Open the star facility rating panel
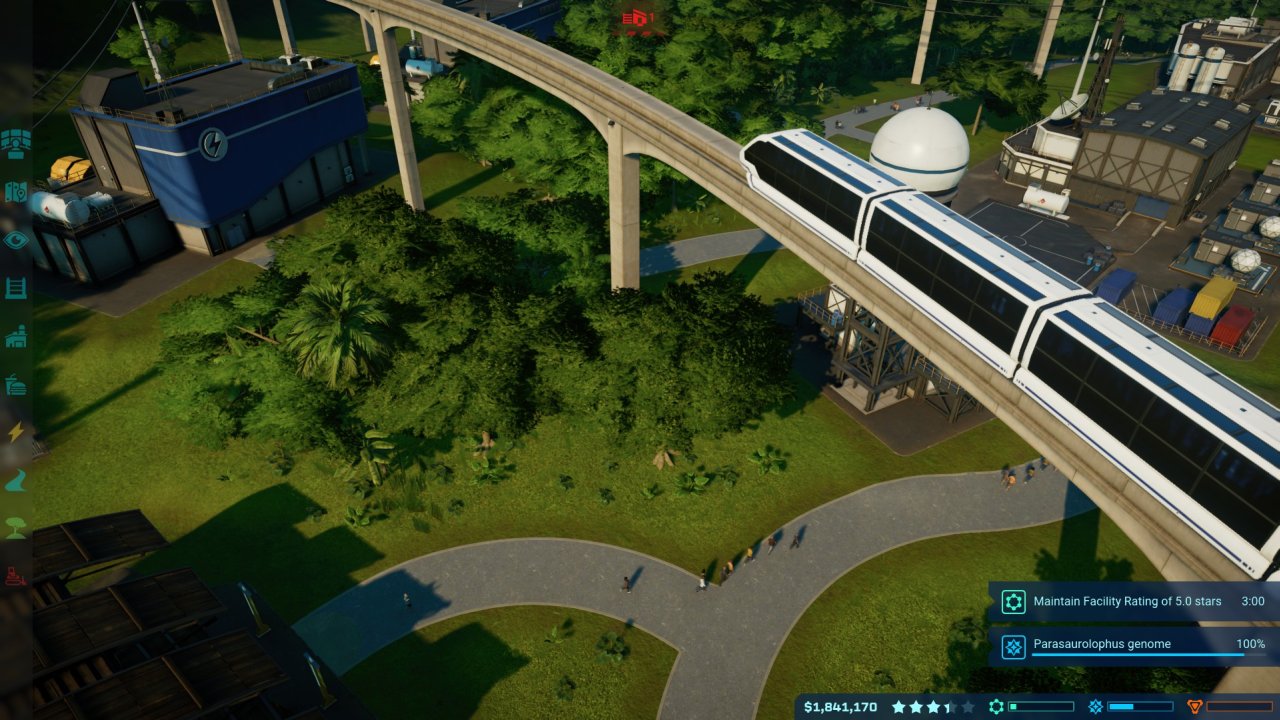The image size is (1280, 720). click(x=932, y=707)
